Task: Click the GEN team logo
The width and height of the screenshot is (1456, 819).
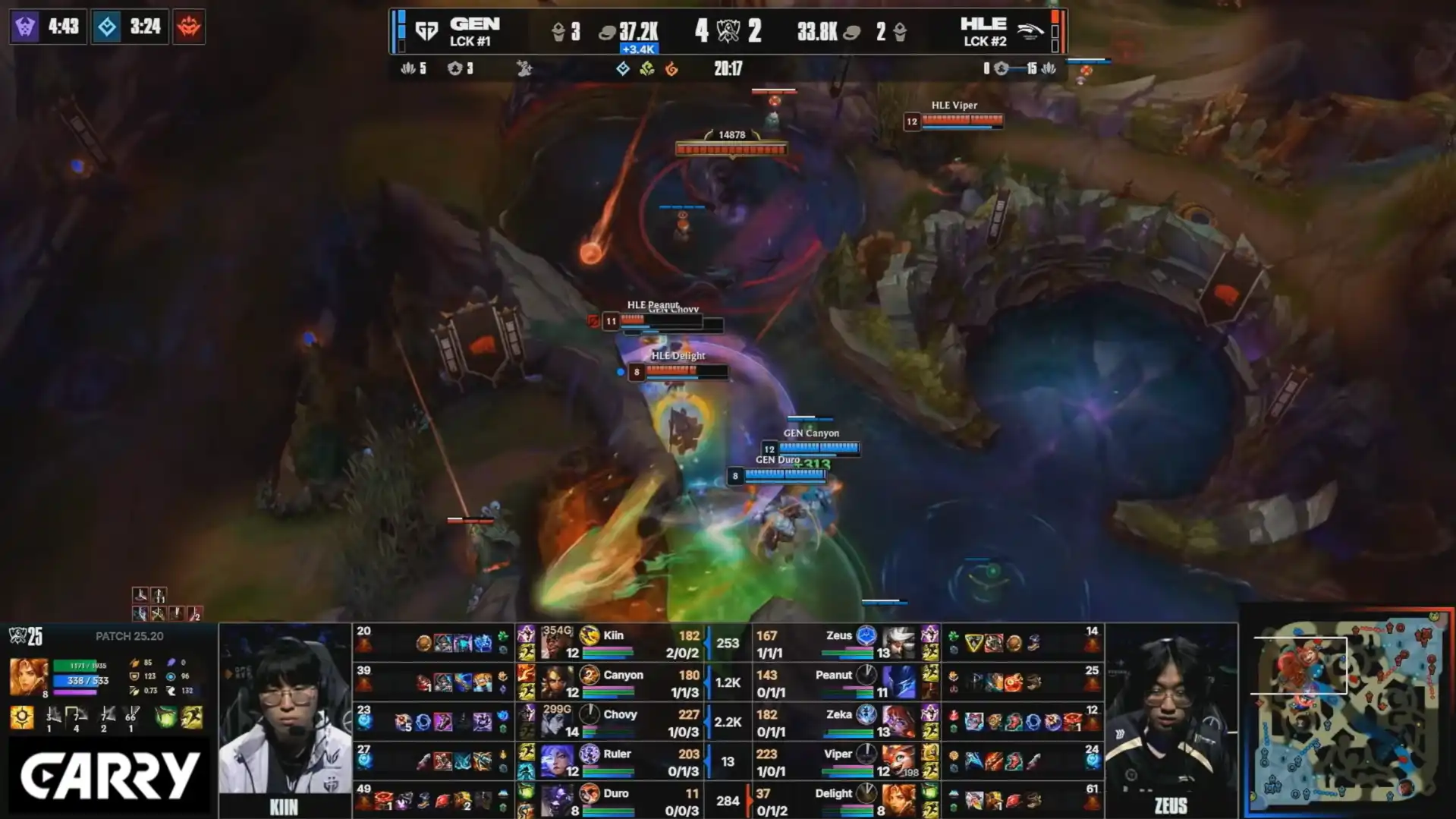Action: (427, 31)
